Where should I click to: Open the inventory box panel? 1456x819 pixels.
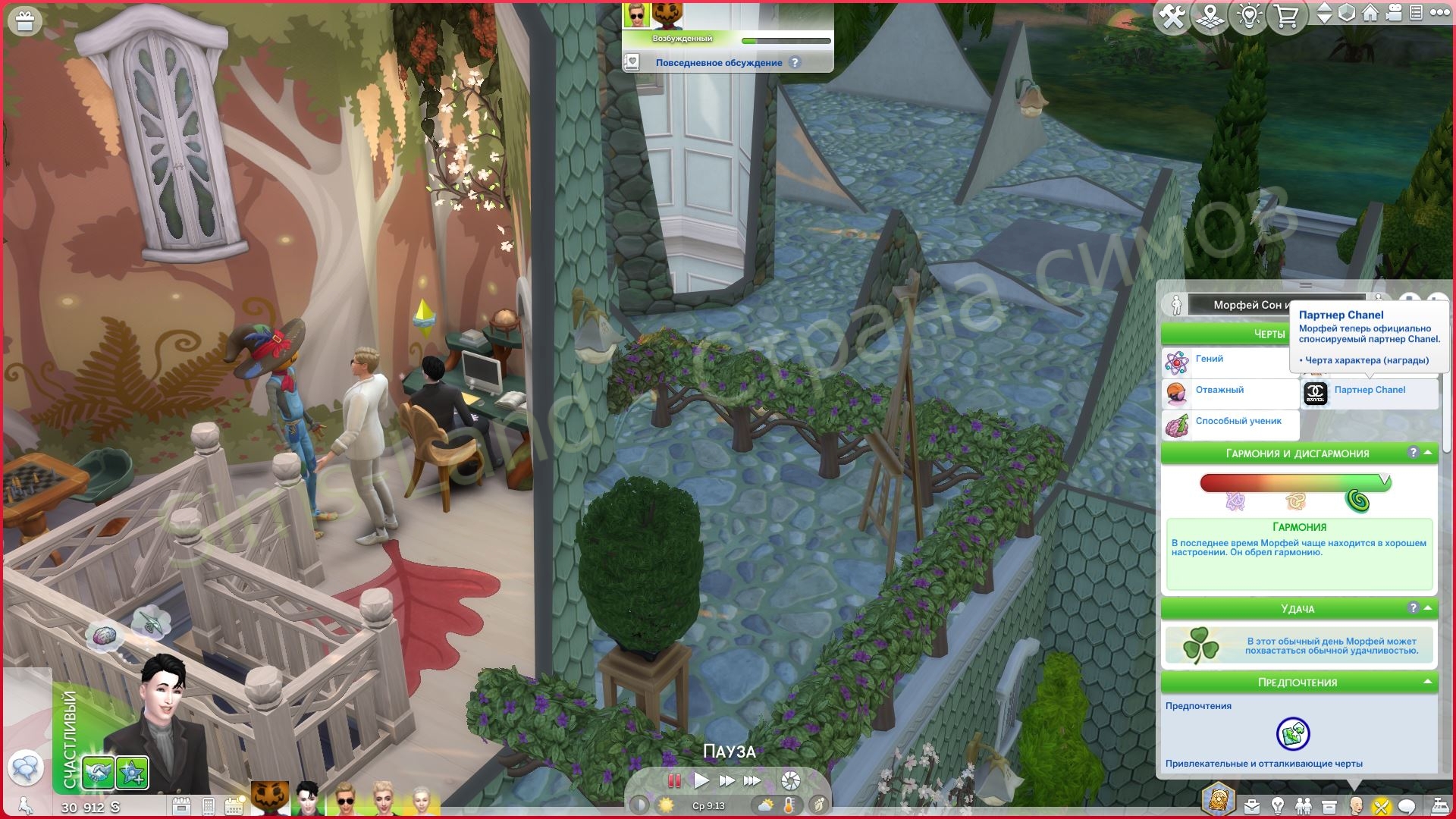[1329, 805]
